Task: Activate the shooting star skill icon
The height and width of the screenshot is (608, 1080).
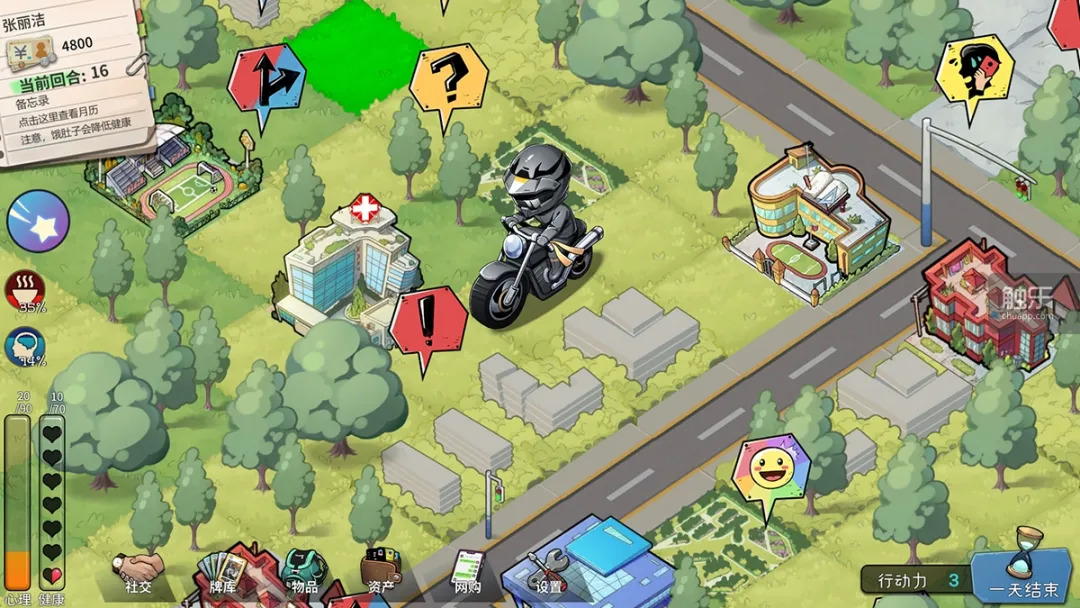Action: [x=38, y=221]
